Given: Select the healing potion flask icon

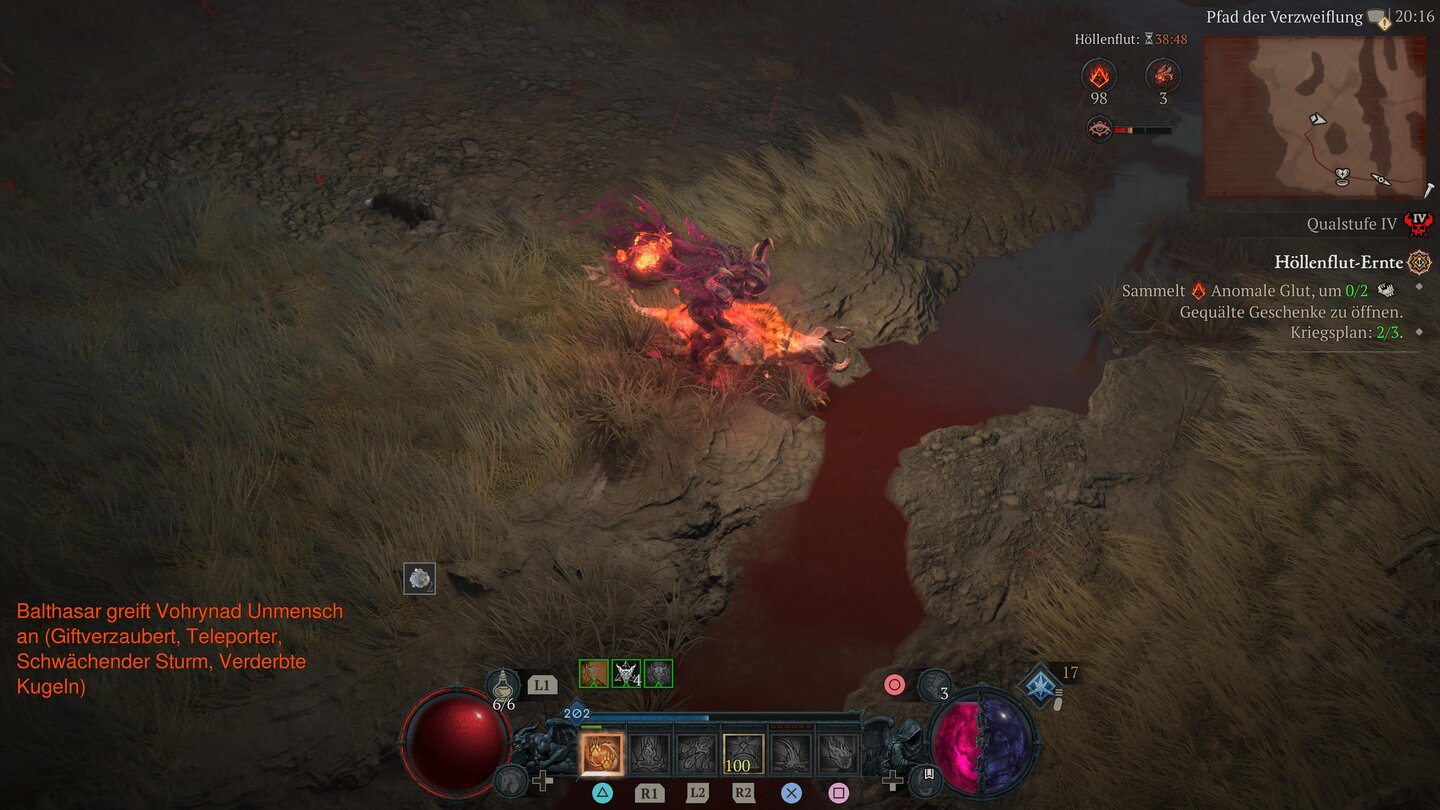Looking at the screenshot, I should click(x=503, y=686).
